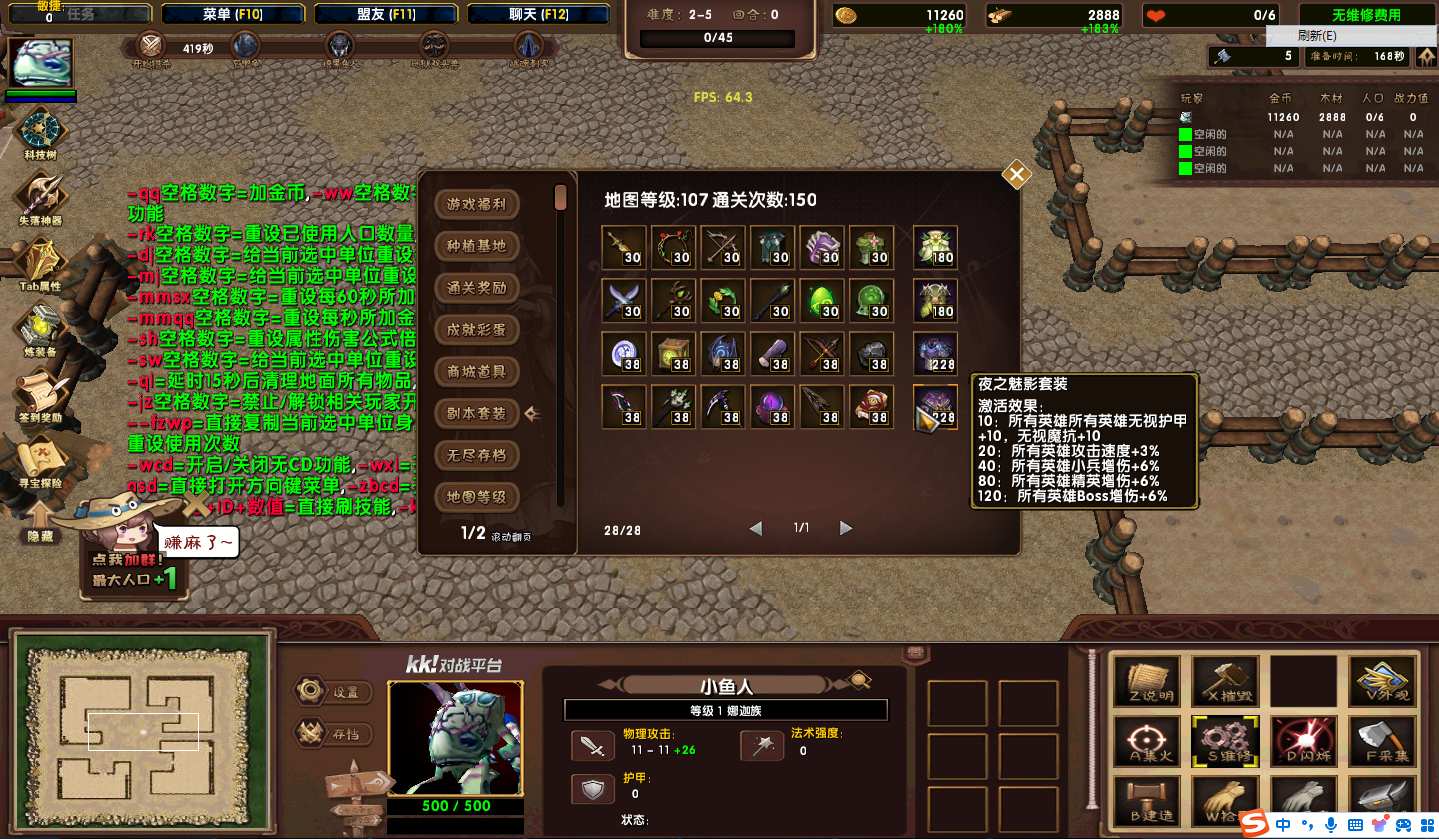Open the 商城道具 shop items tab
The width and height of the screenshot is (1439, 839).
tap(477, 371)
